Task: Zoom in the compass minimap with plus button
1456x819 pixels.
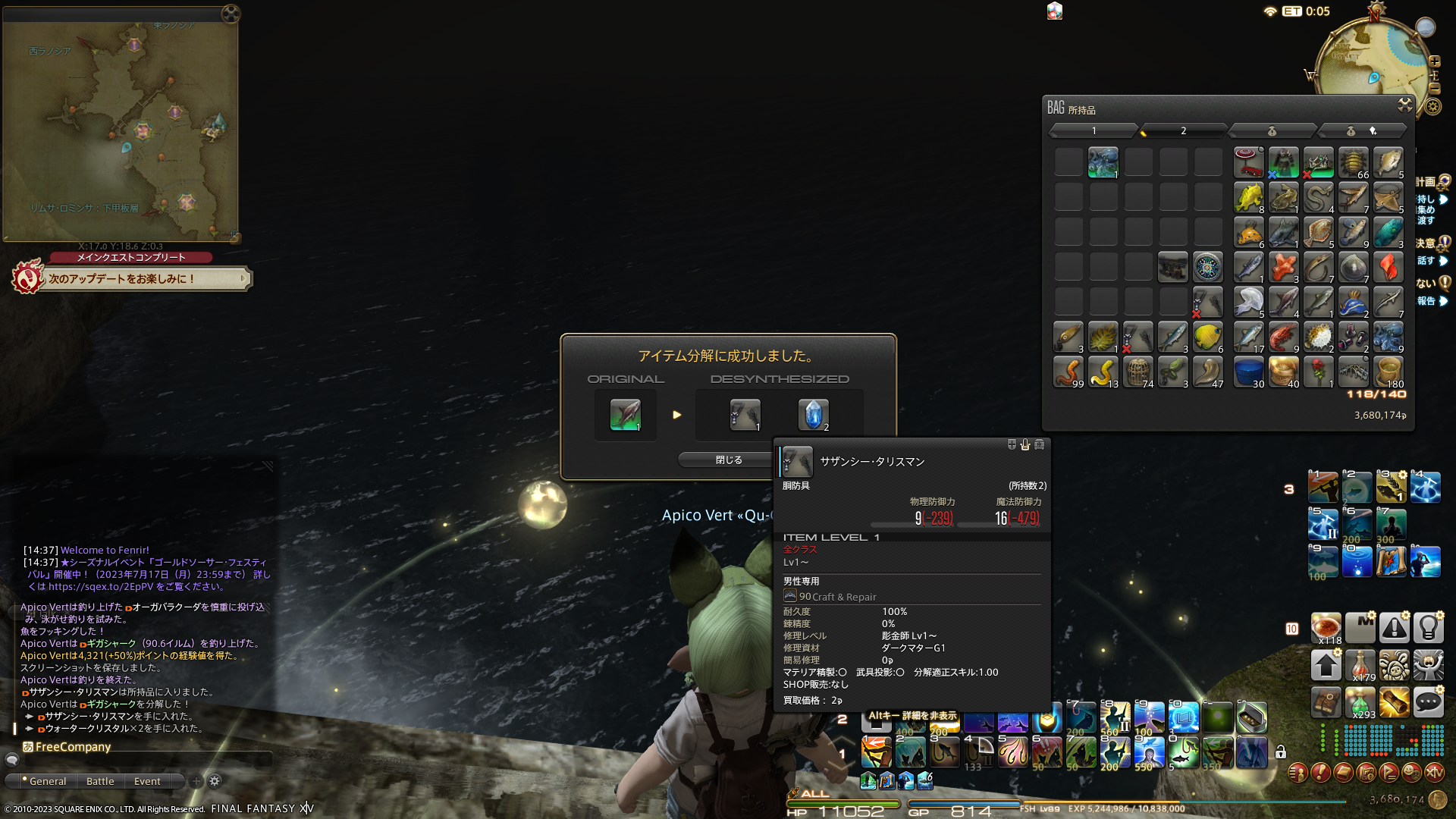Action: [1435, 61]
